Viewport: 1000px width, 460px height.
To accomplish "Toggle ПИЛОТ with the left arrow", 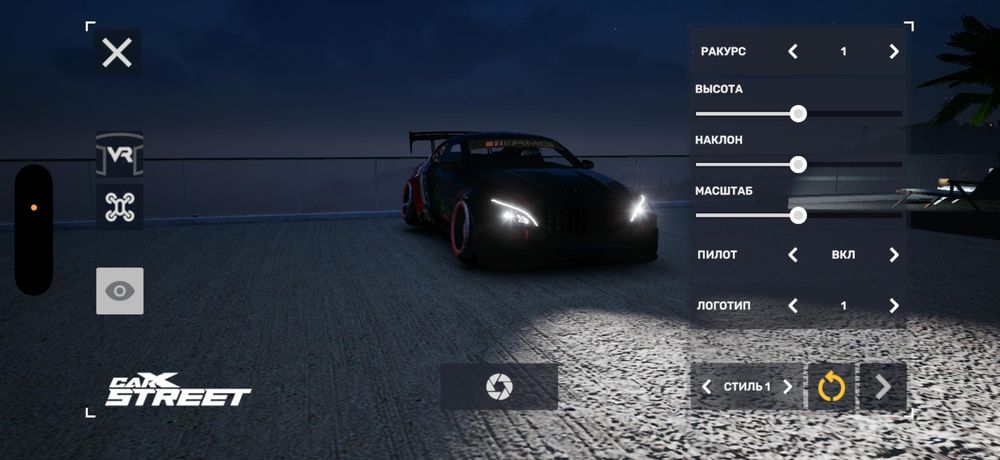I will pyautogui.click(x=793, y=255).
